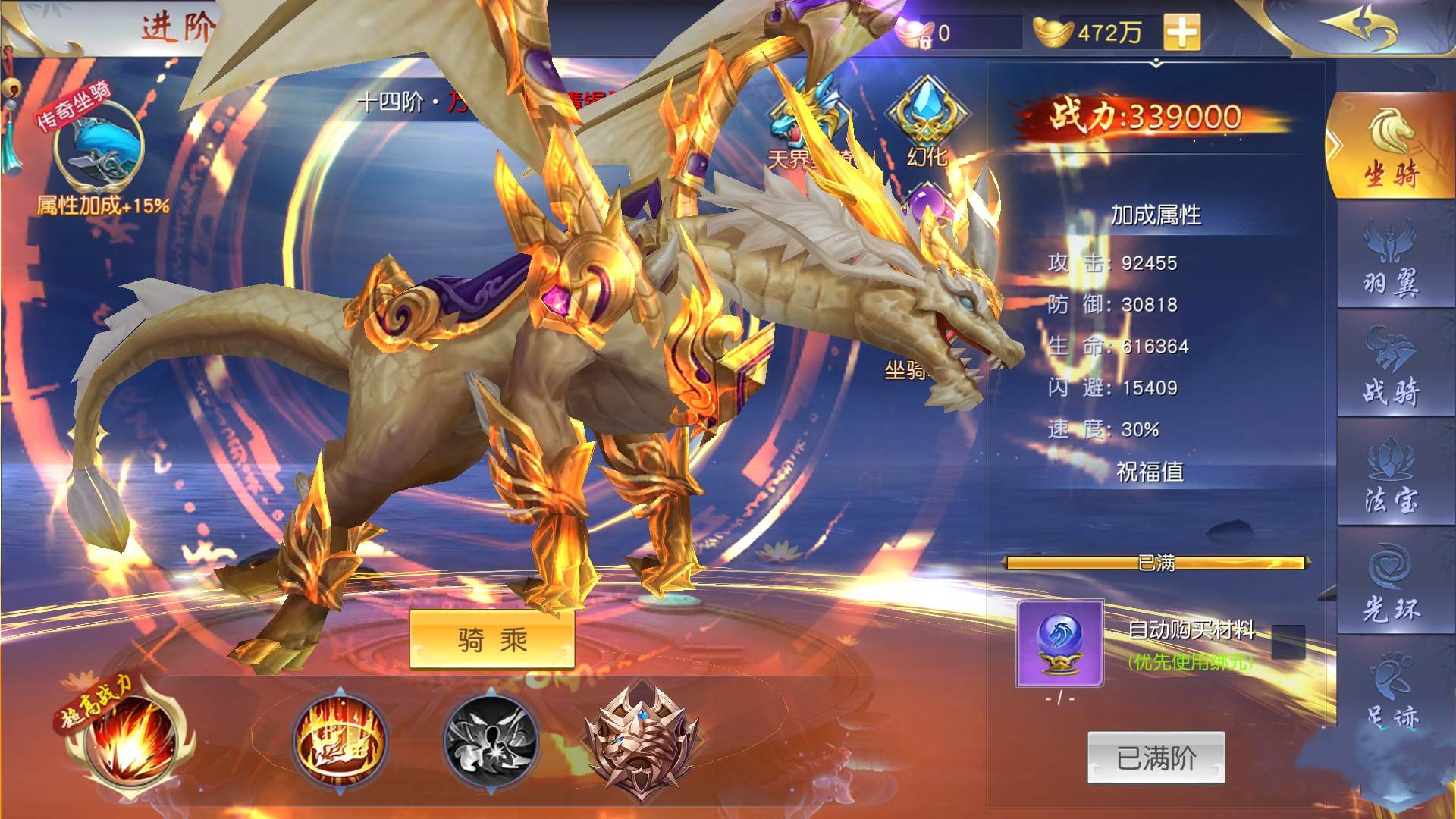Viewport: 1456px width, 819px height.
Task: Select the 战骑 war mount tab
Action: (1392, 366)
